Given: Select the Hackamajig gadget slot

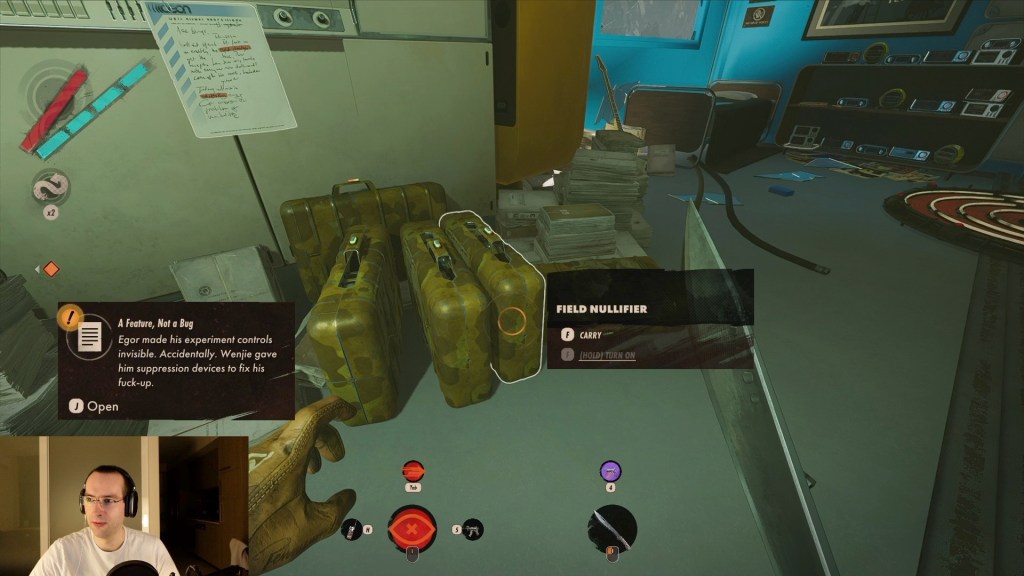Looking at the screenshot, I should (351, 529).
